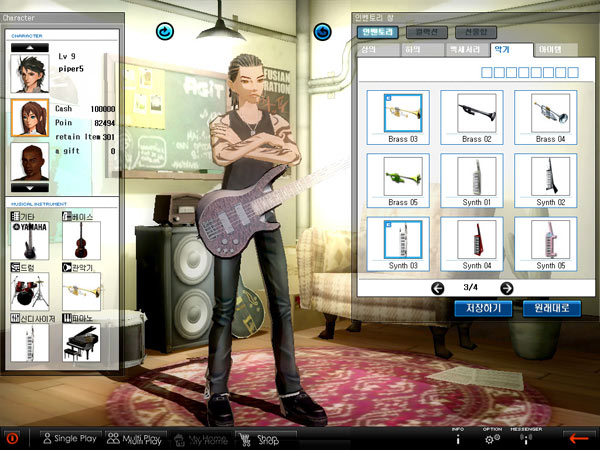Image resolution: width=600 pixels, height=450 pixels.
Task: Choose the Synth 05 item
Action: (549, 241)
